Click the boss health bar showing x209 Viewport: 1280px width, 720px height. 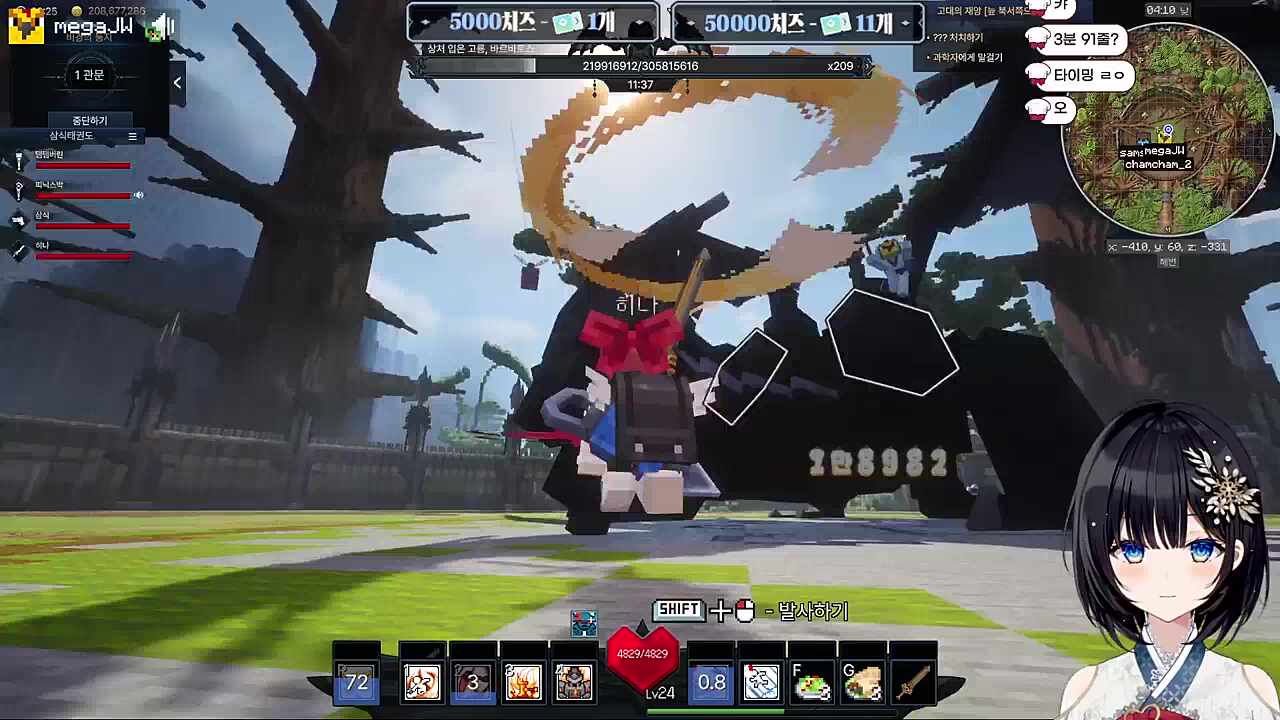(640, 66)
